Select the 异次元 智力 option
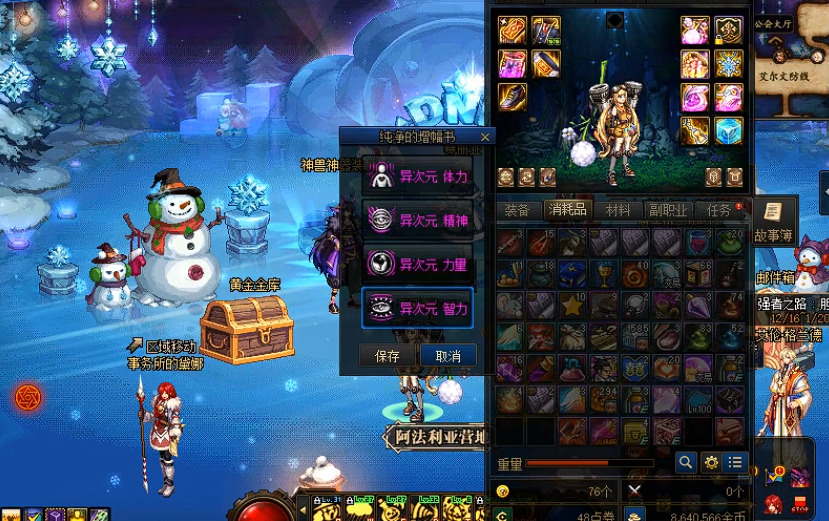Image resolution: width=829 pixels, height=521 pixels. tap(417, 308)
